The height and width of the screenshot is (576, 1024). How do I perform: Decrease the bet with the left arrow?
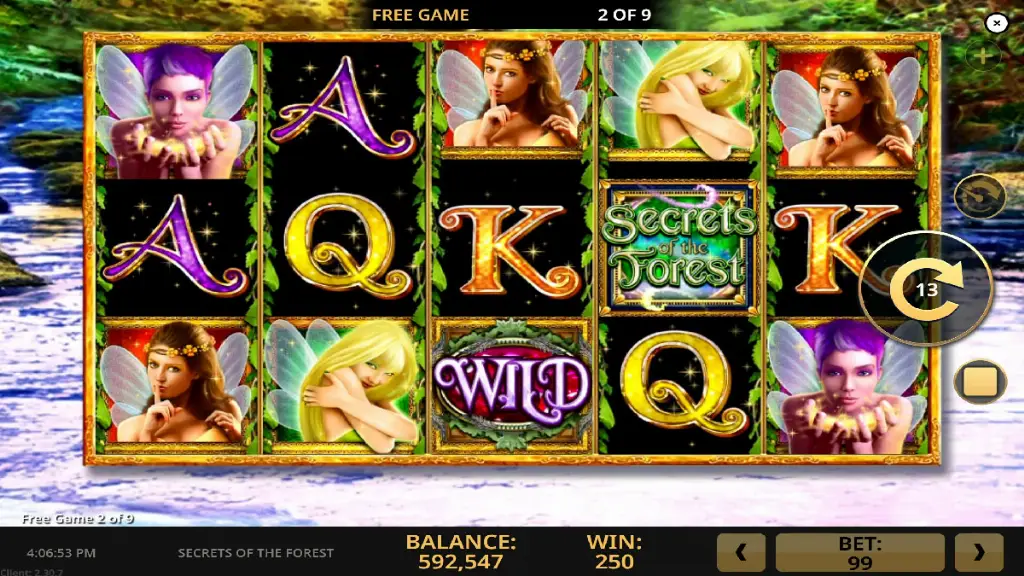point(741,552)
